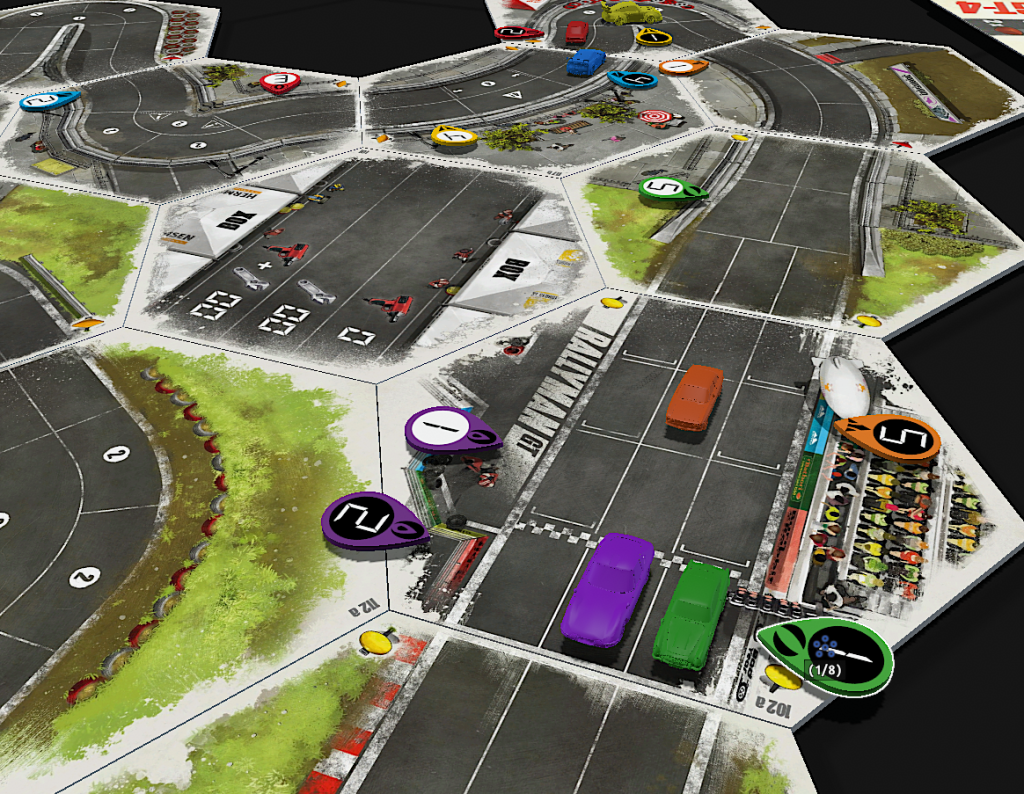Select the orange car on the straight
The width and height of the screenshot is (1024, 794).
point(694,397)
